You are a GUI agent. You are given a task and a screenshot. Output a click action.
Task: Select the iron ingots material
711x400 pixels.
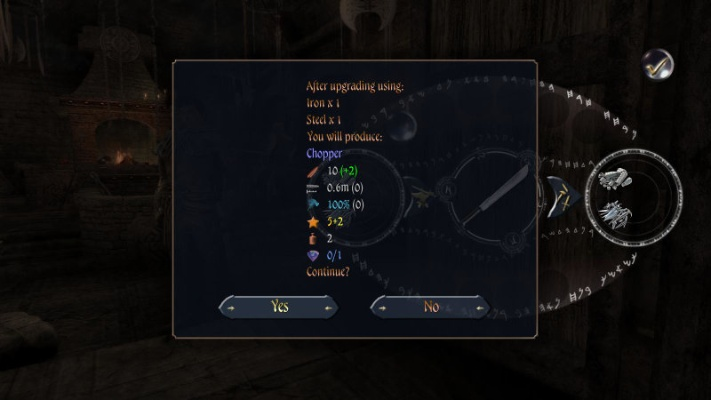pyautogui.click(x=611, y=179)
